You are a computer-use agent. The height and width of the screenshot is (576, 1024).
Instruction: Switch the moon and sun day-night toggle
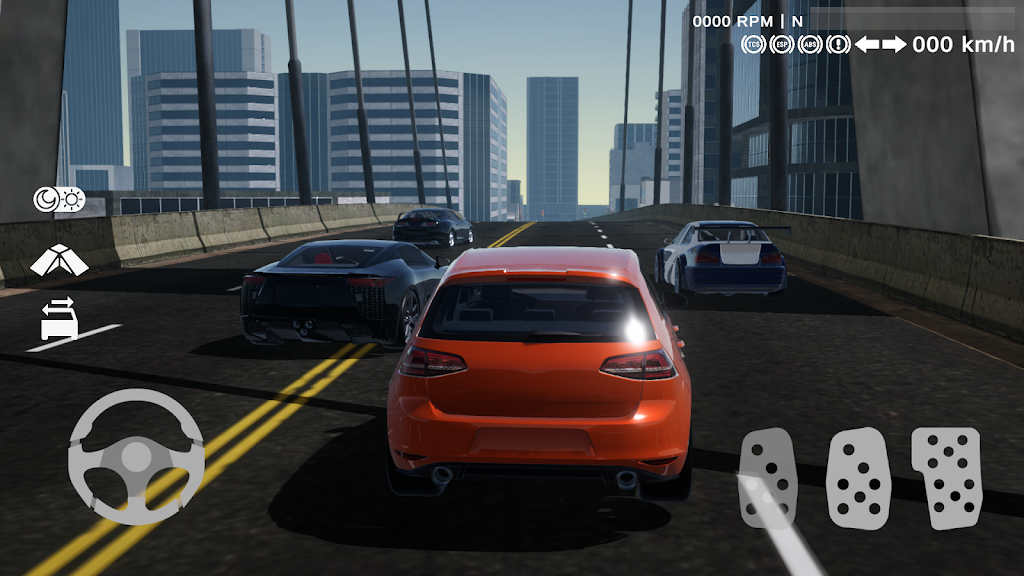[59, 200]
